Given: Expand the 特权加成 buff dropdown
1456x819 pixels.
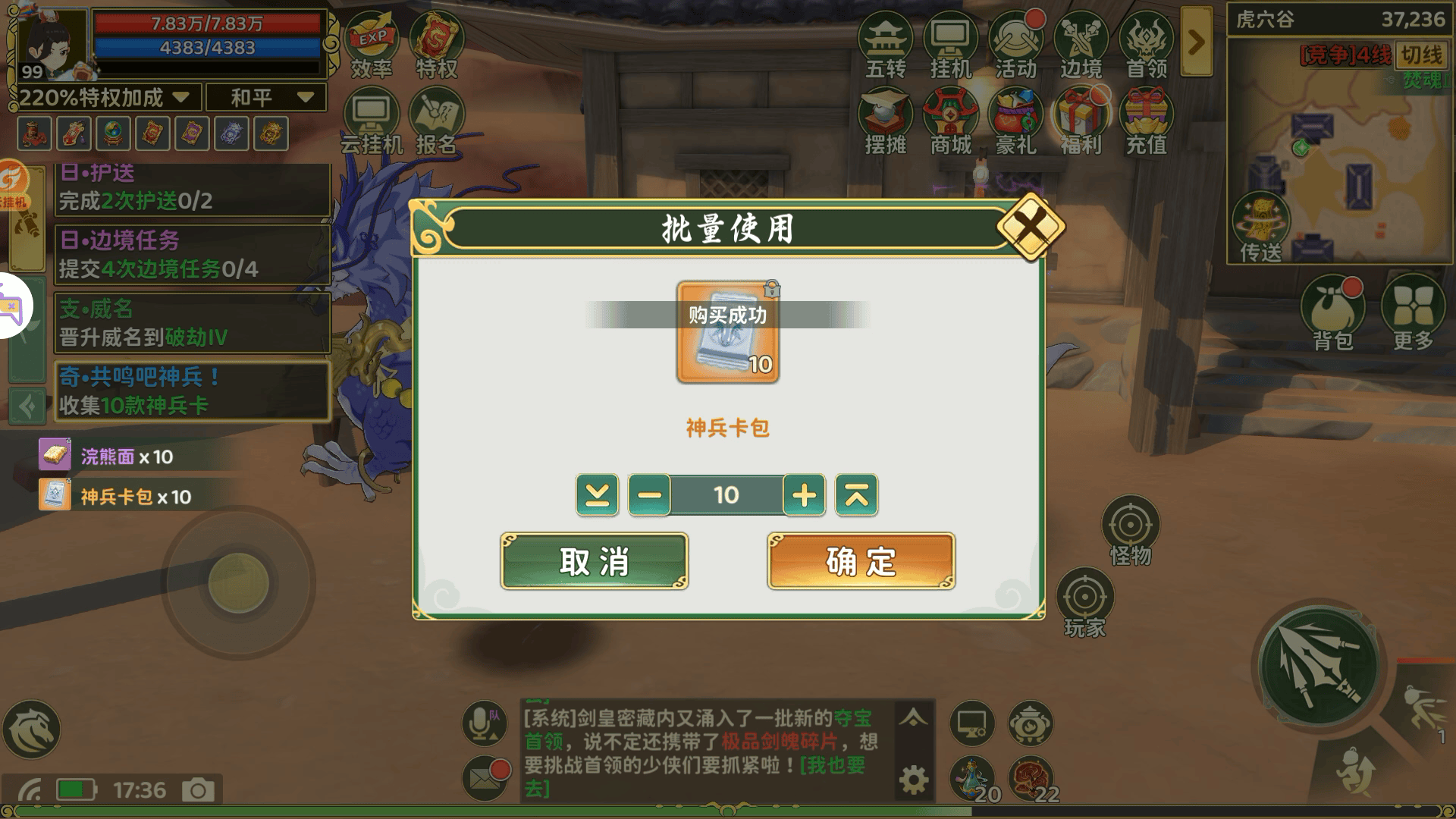Looking at the screenshot, I should point(180,97).
